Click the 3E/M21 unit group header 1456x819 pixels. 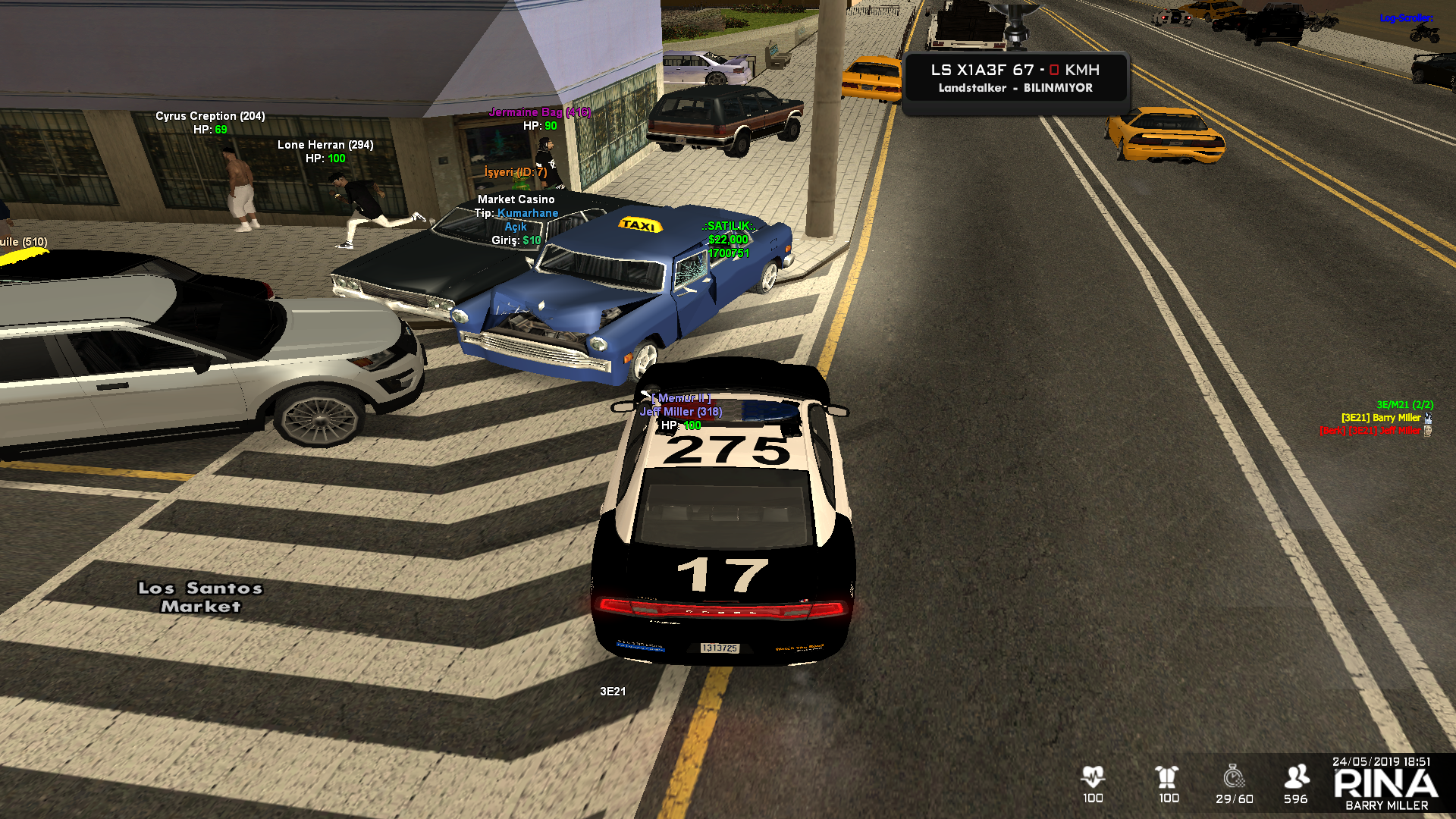point(1404,405)
